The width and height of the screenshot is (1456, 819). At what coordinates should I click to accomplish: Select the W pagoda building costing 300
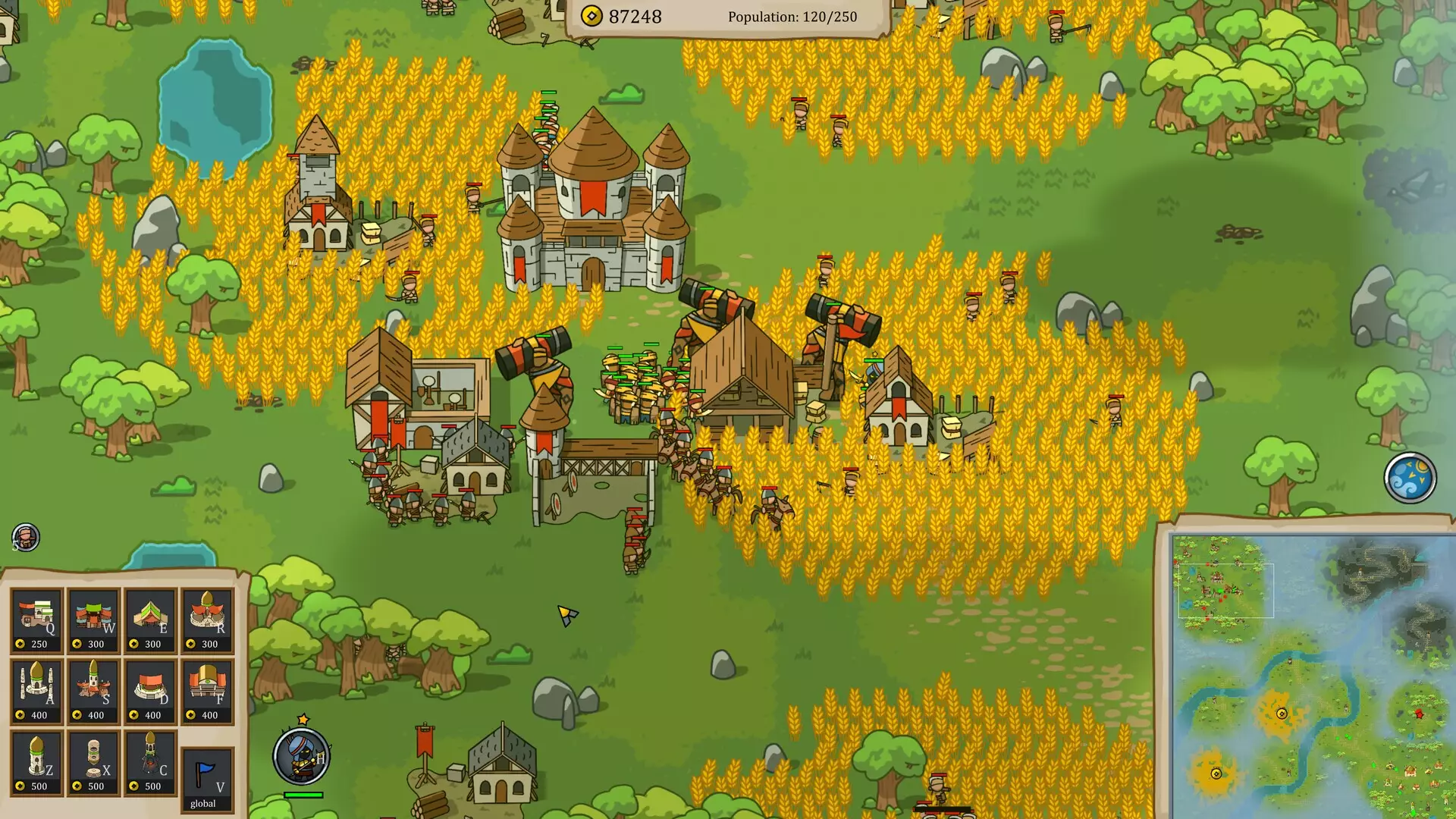tap(94, 622)
